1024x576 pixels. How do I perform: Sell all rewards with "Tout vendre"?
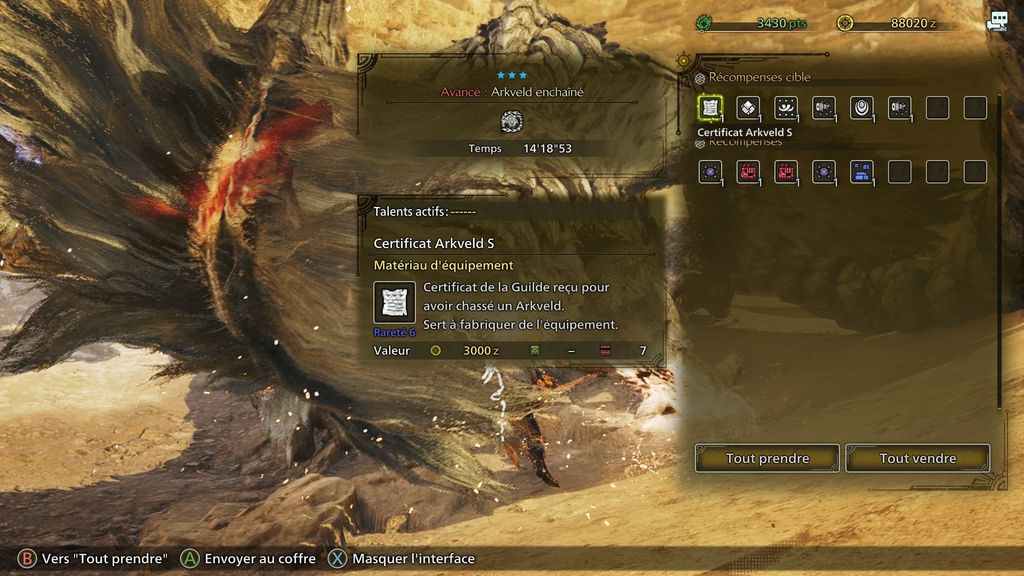[917, 458]
